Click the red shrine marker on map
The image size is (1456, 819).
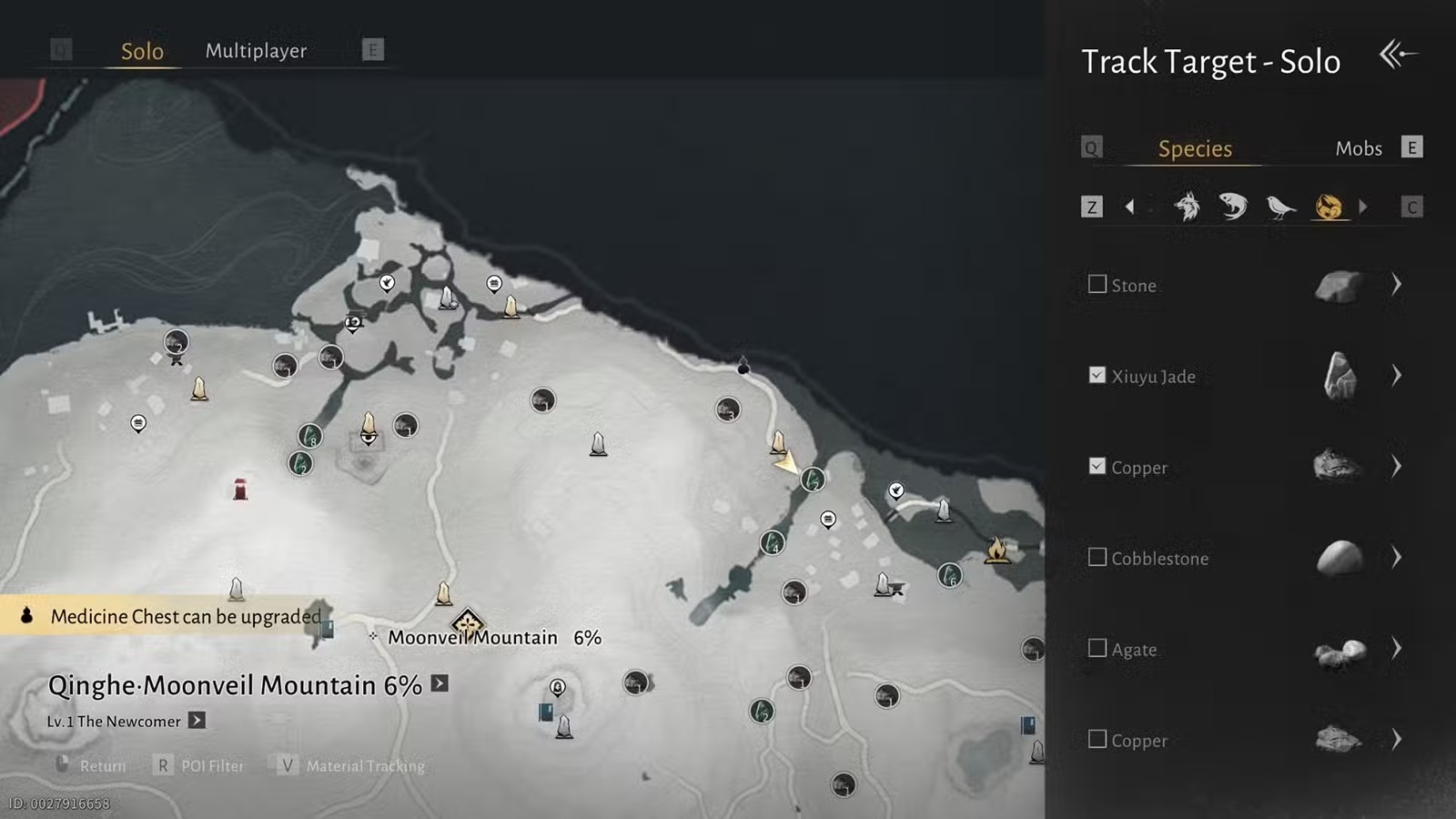pyautogui.click(x=240, y=490)
